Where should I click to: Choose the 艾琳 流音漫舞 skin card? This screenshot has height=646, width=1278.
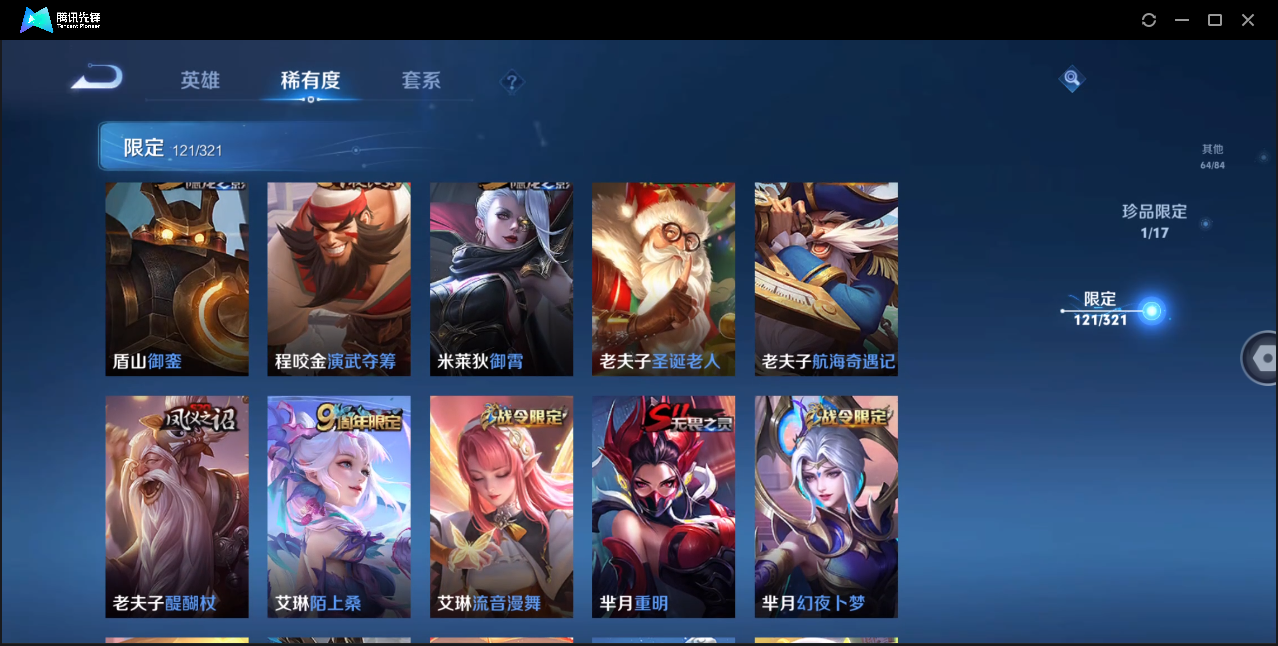501,506
